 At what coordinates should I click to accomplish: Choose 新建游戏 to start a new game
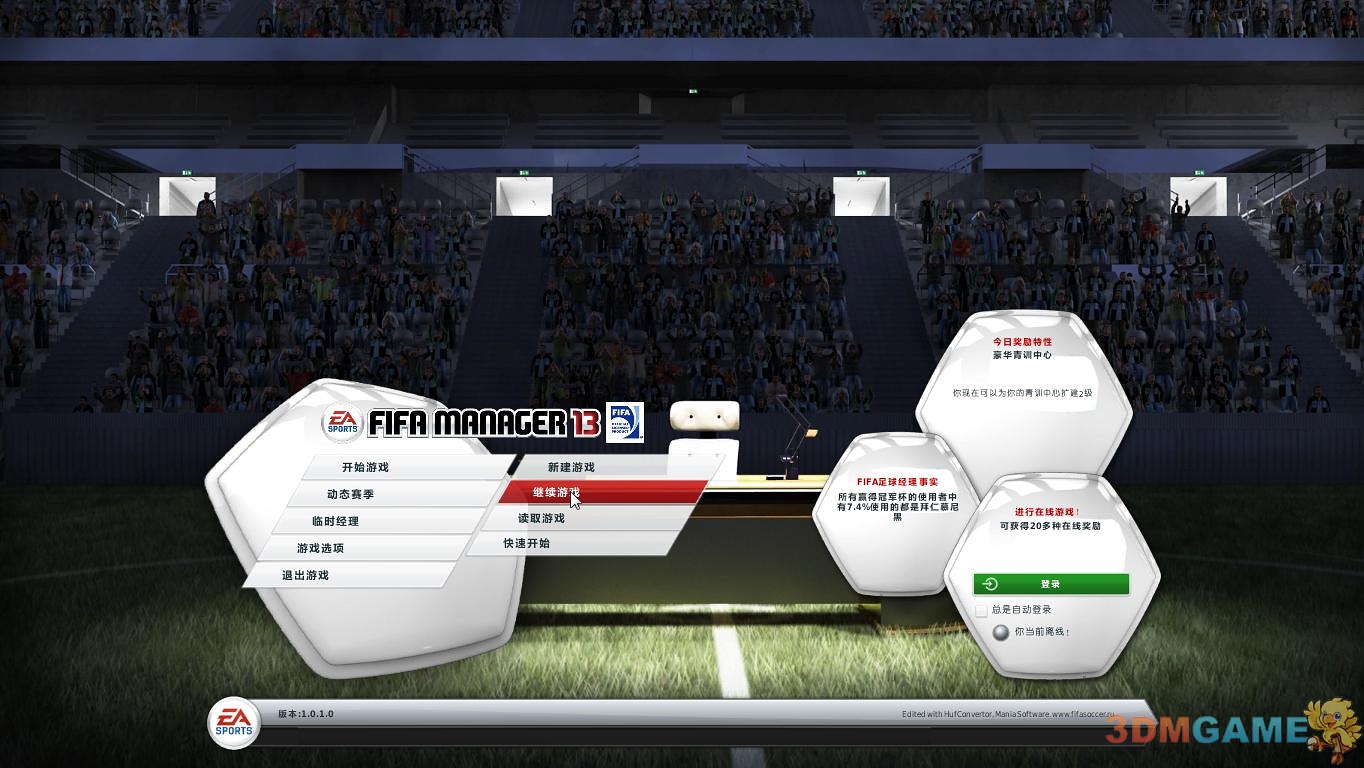(570, 466)
